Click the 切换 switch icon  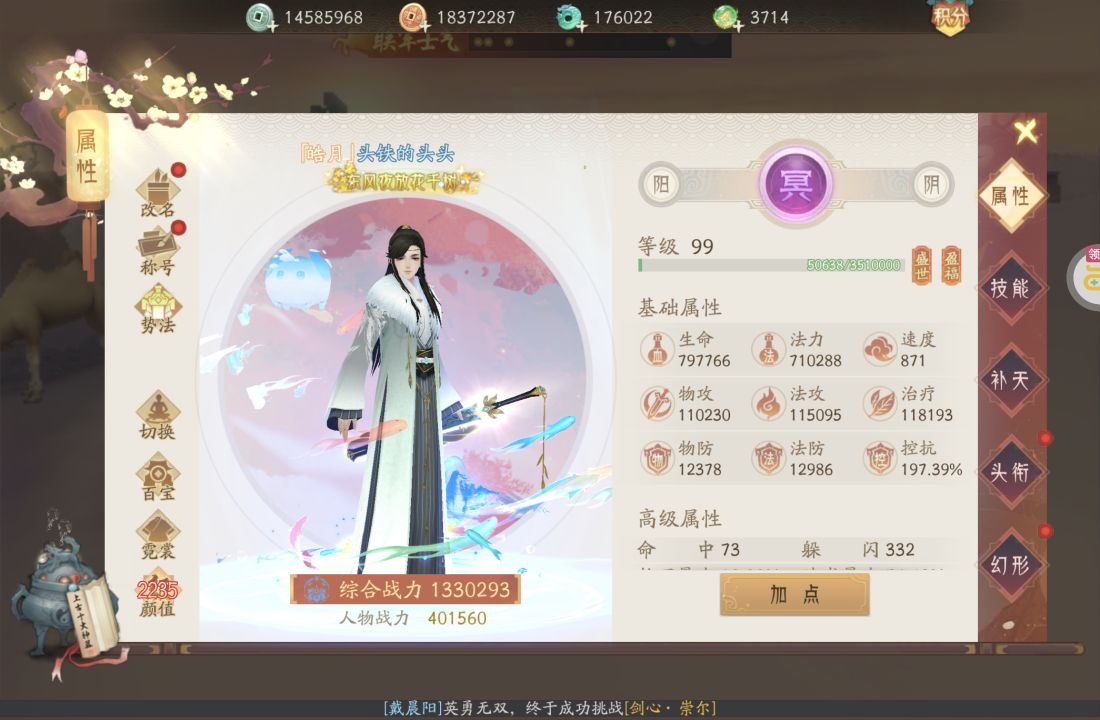[158, 414]
